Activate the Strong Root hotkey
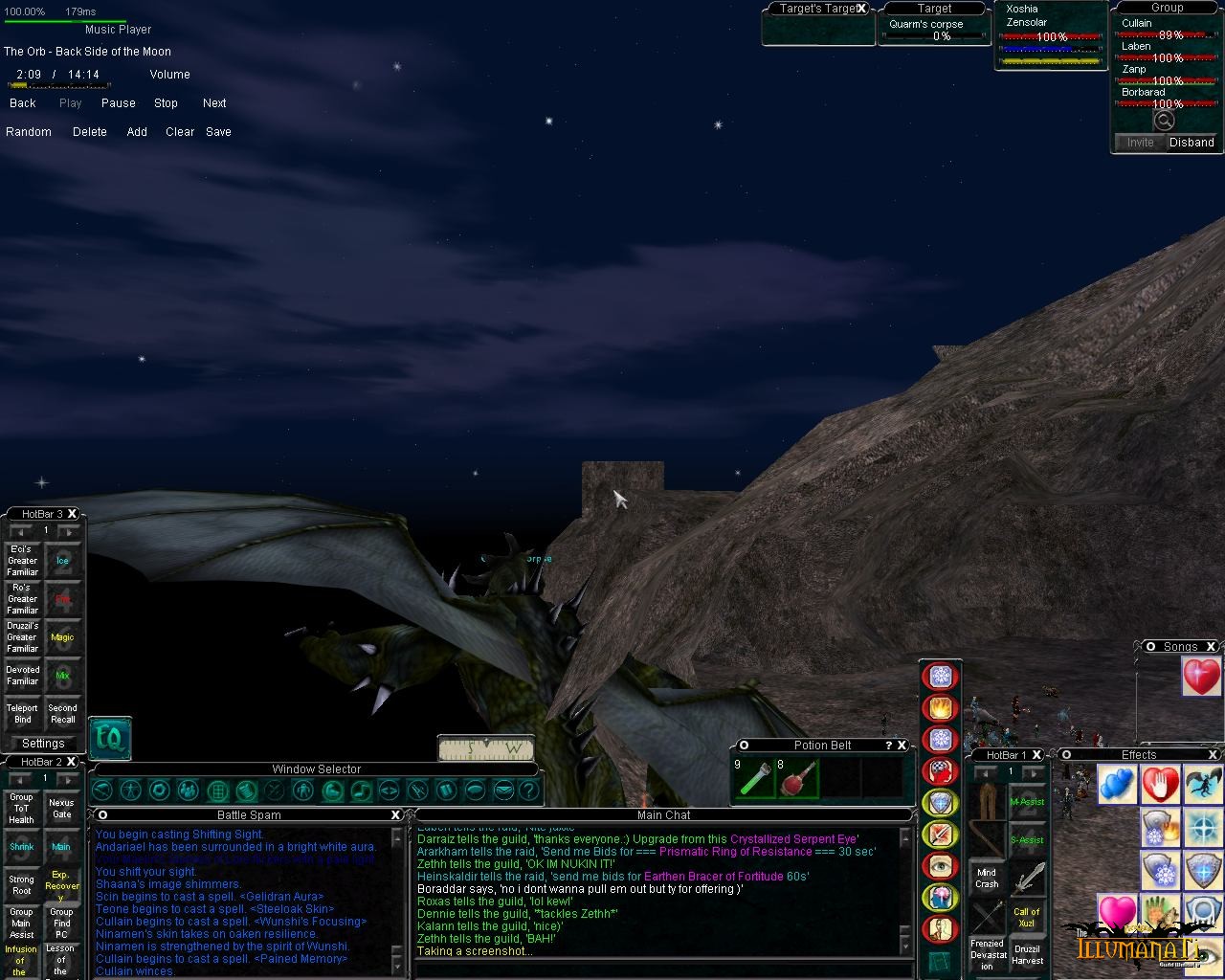1225x980 pixels. point(22,885)
